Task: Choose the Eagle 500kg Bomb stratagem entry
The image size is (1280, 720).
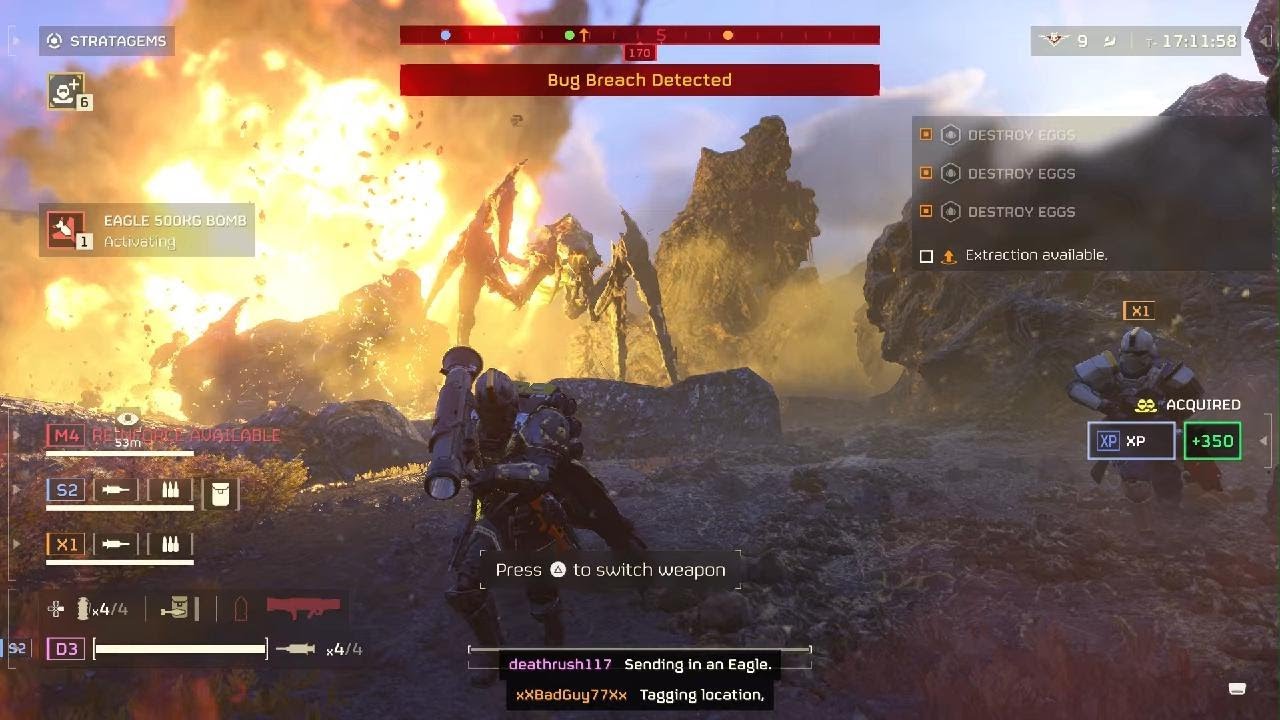Action: click(x=147, y=230)
